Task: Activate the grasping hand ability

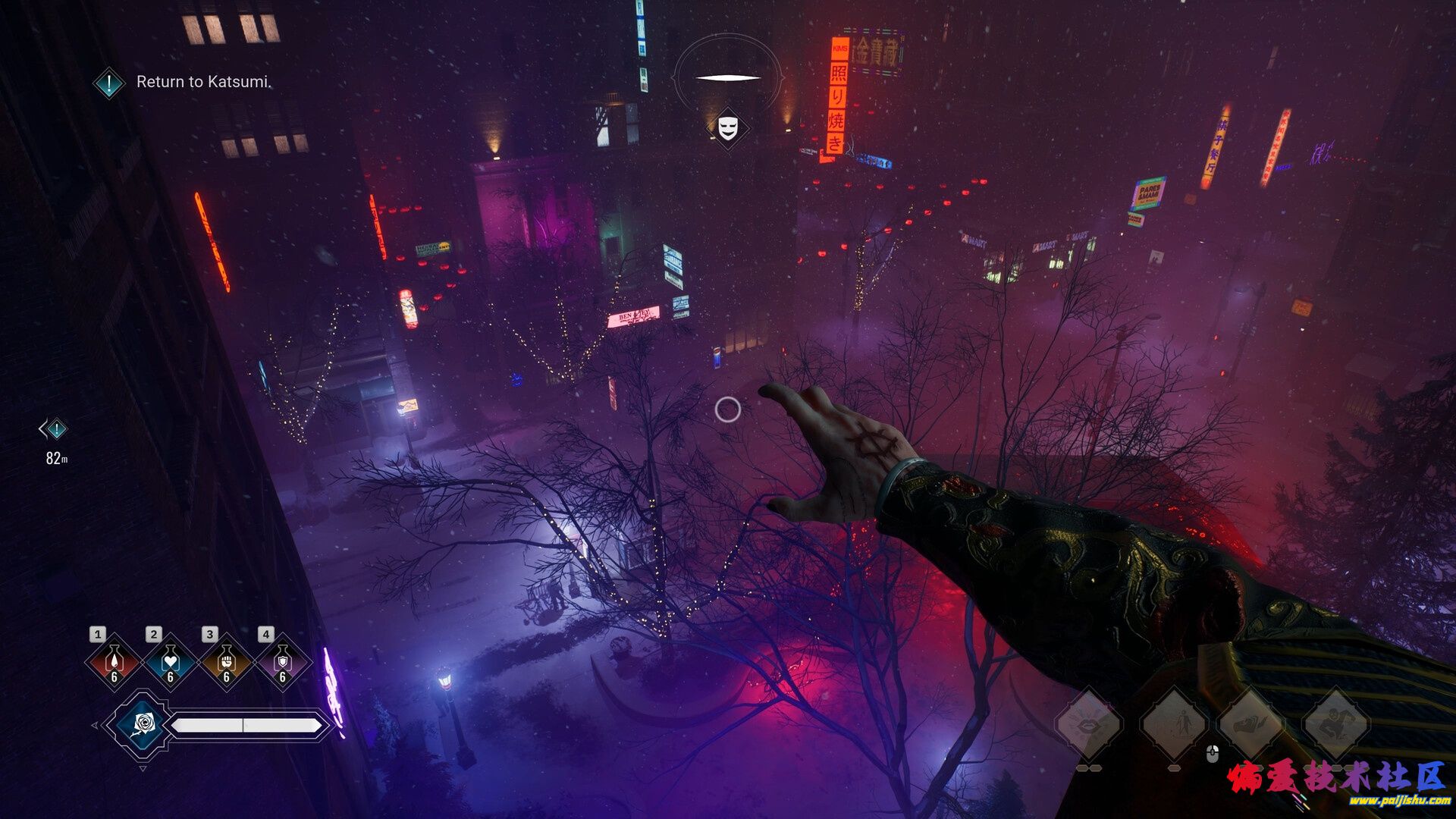Action: click(x=1251, y=724)
